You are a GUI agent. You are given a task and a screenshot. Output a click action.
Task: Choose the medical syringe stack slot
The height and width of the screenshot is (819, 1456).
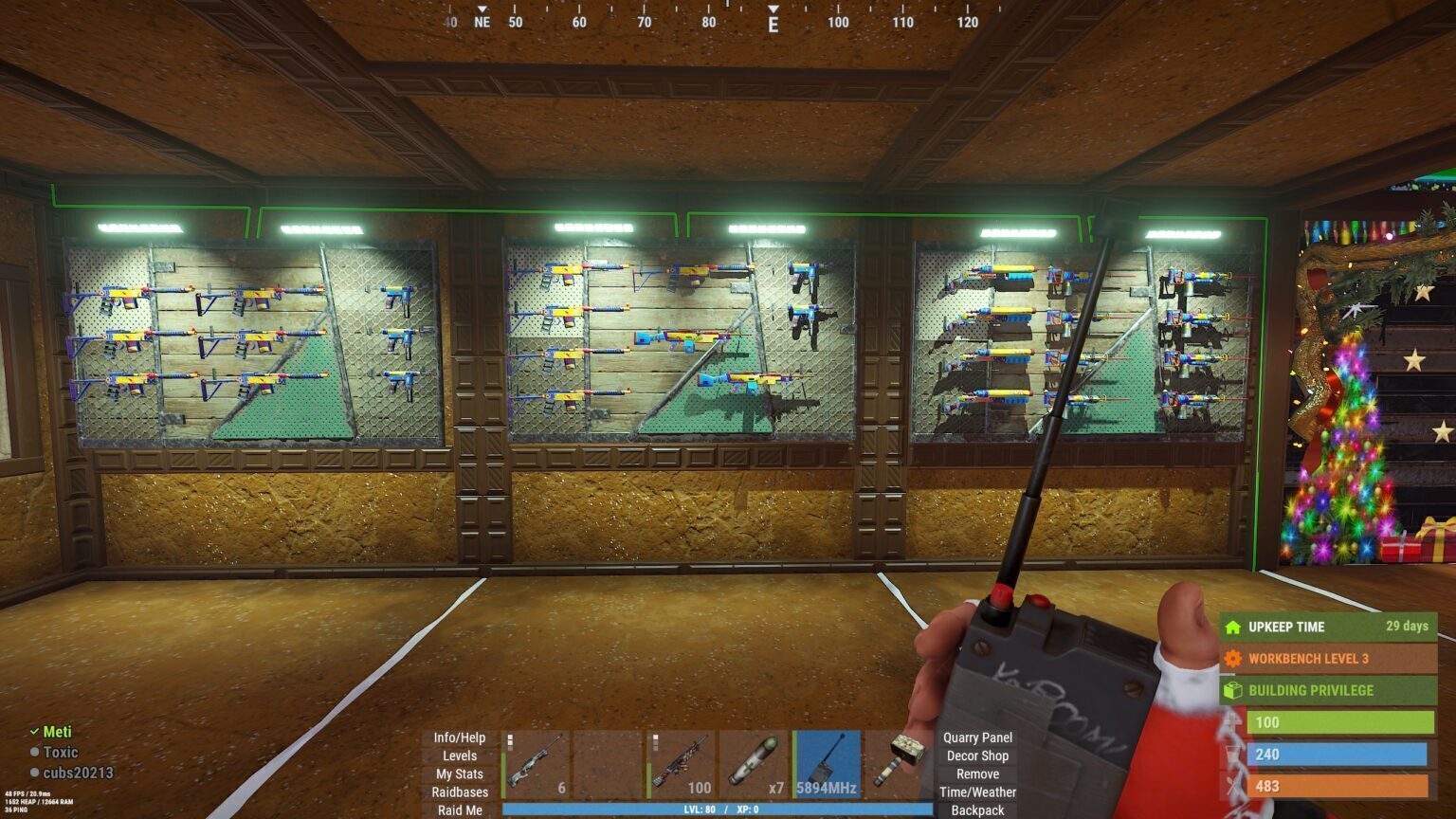[755, 764]
